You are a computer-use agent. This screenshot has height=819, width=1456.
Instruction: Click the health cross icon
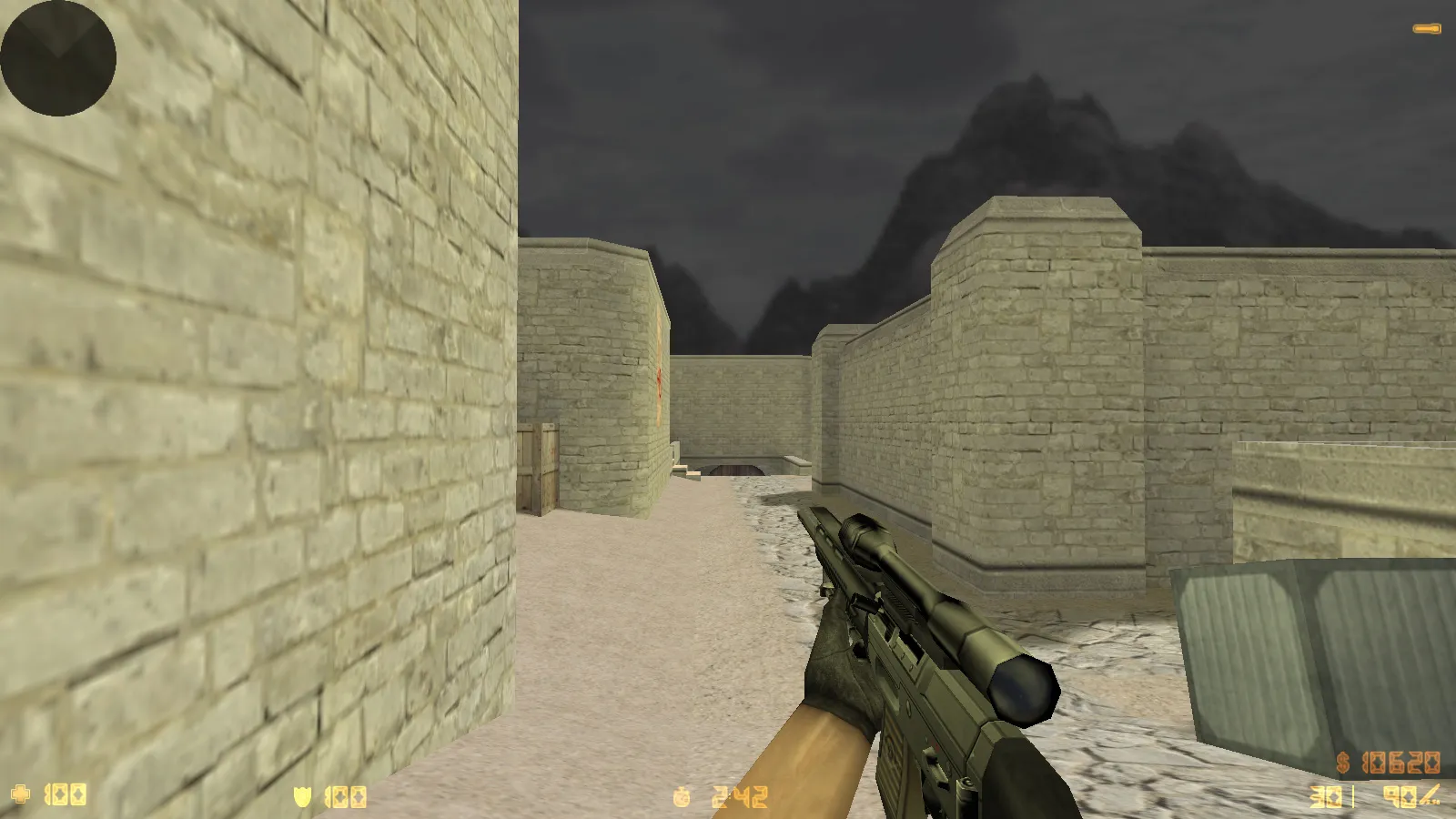pos(20,794)
